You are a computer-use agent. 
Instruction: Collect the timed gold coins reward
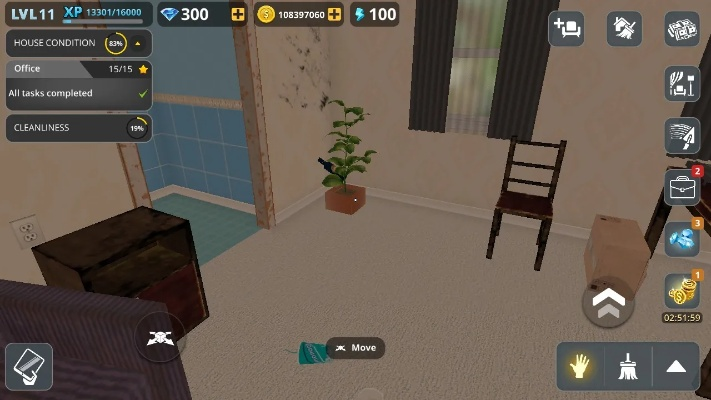[x=682, y=291]
